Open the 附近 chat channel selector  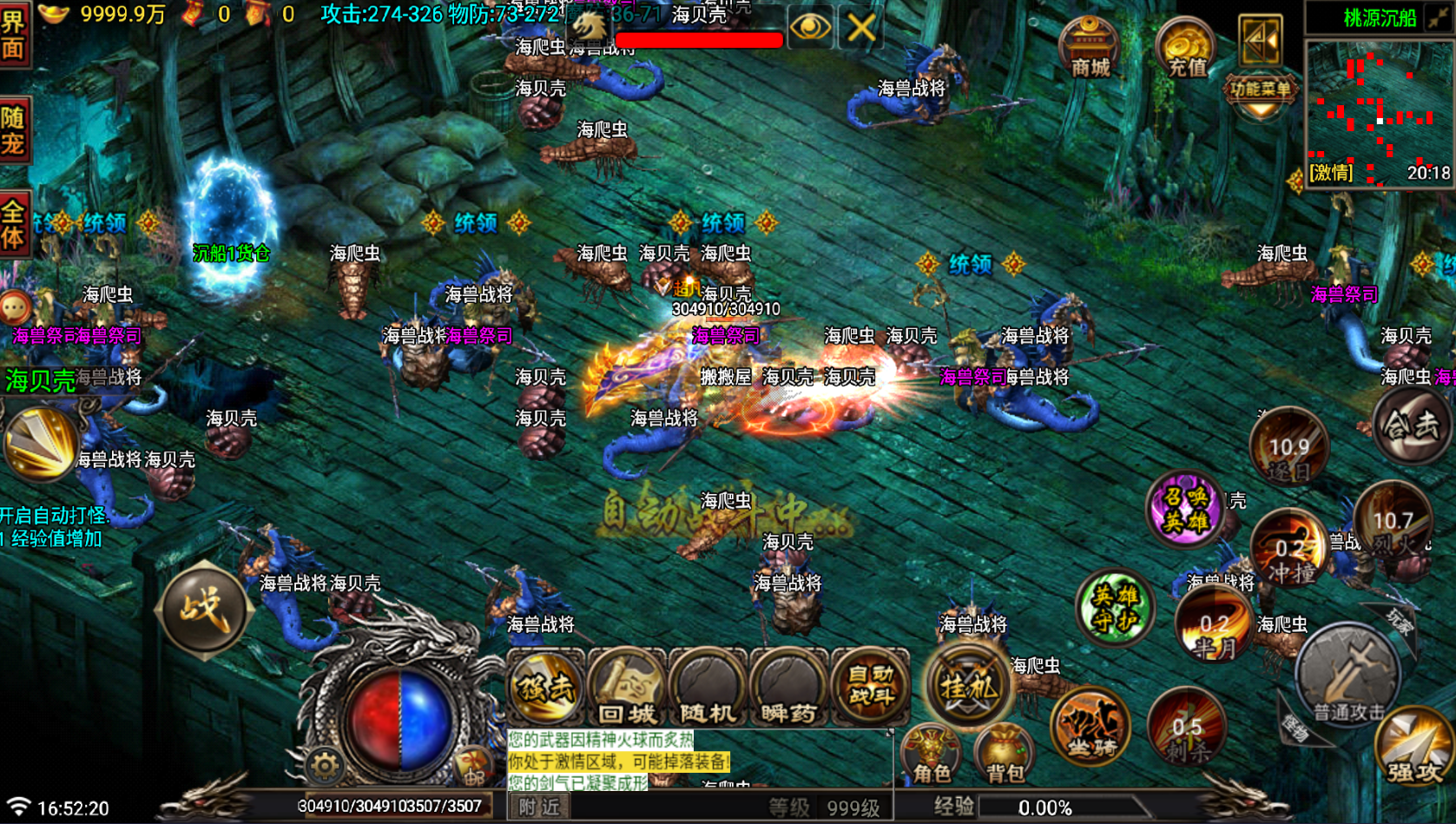pyautogui.click(x=538, y=808)
